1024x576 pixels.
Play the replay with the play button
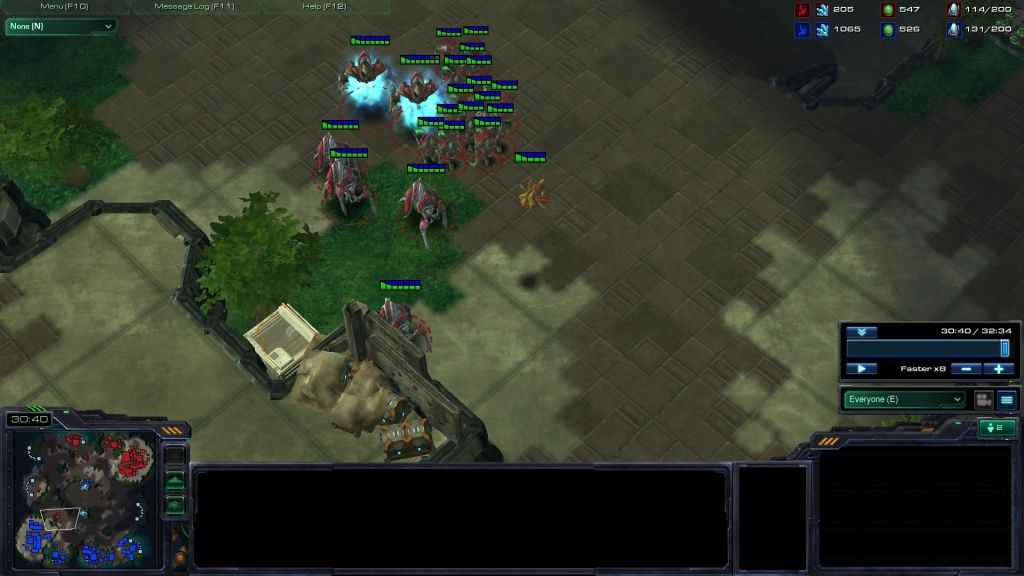point(861,369)
